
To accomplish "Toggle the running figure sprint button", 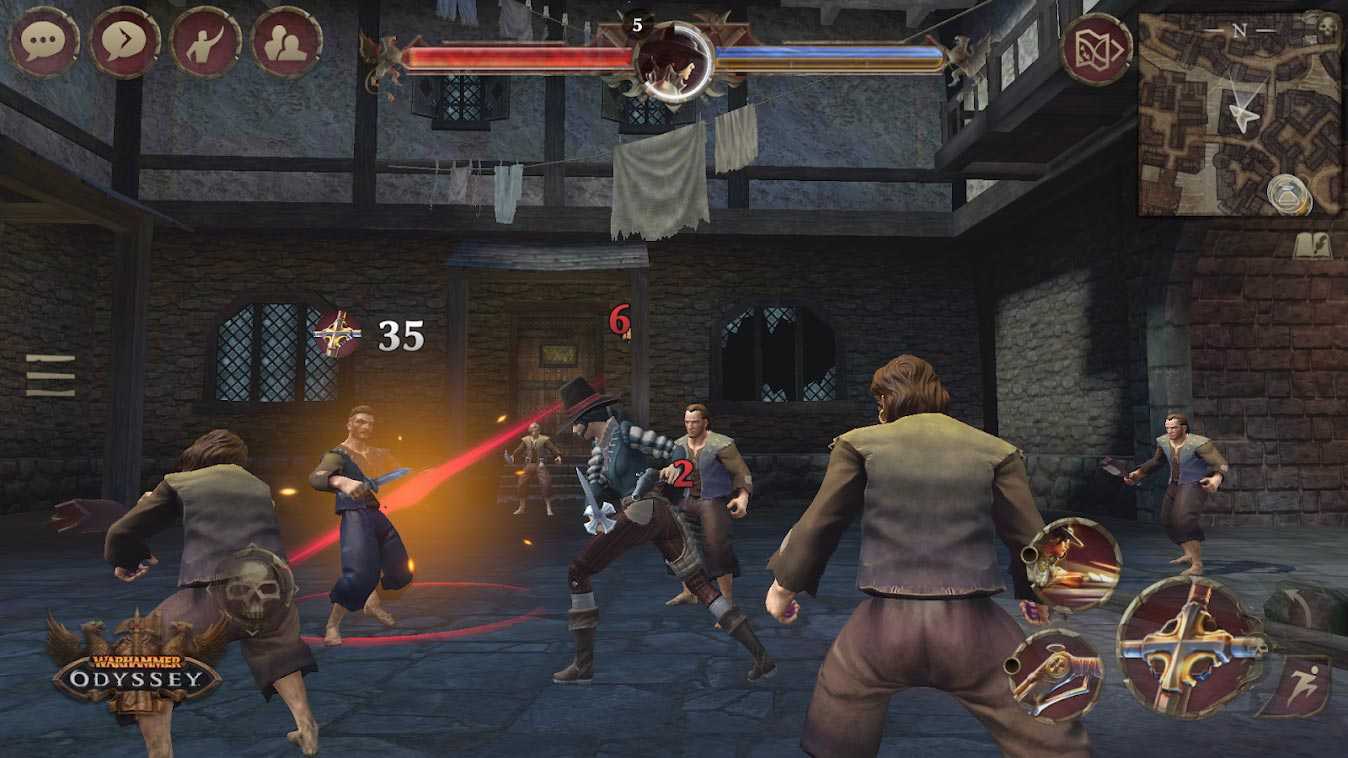I will 1297,687.
